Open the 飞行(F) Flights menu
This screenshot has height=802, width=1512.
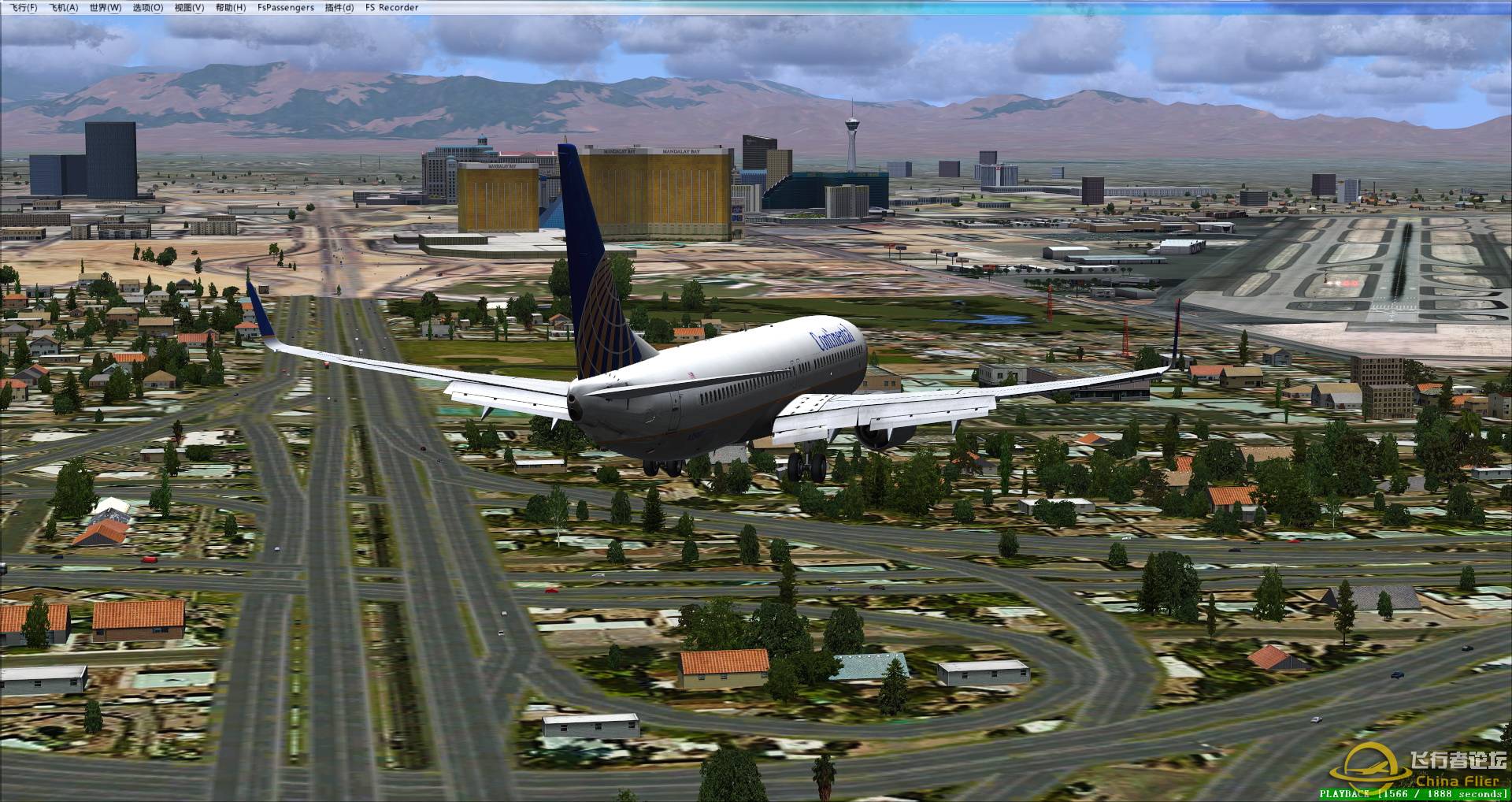[24, 8]
